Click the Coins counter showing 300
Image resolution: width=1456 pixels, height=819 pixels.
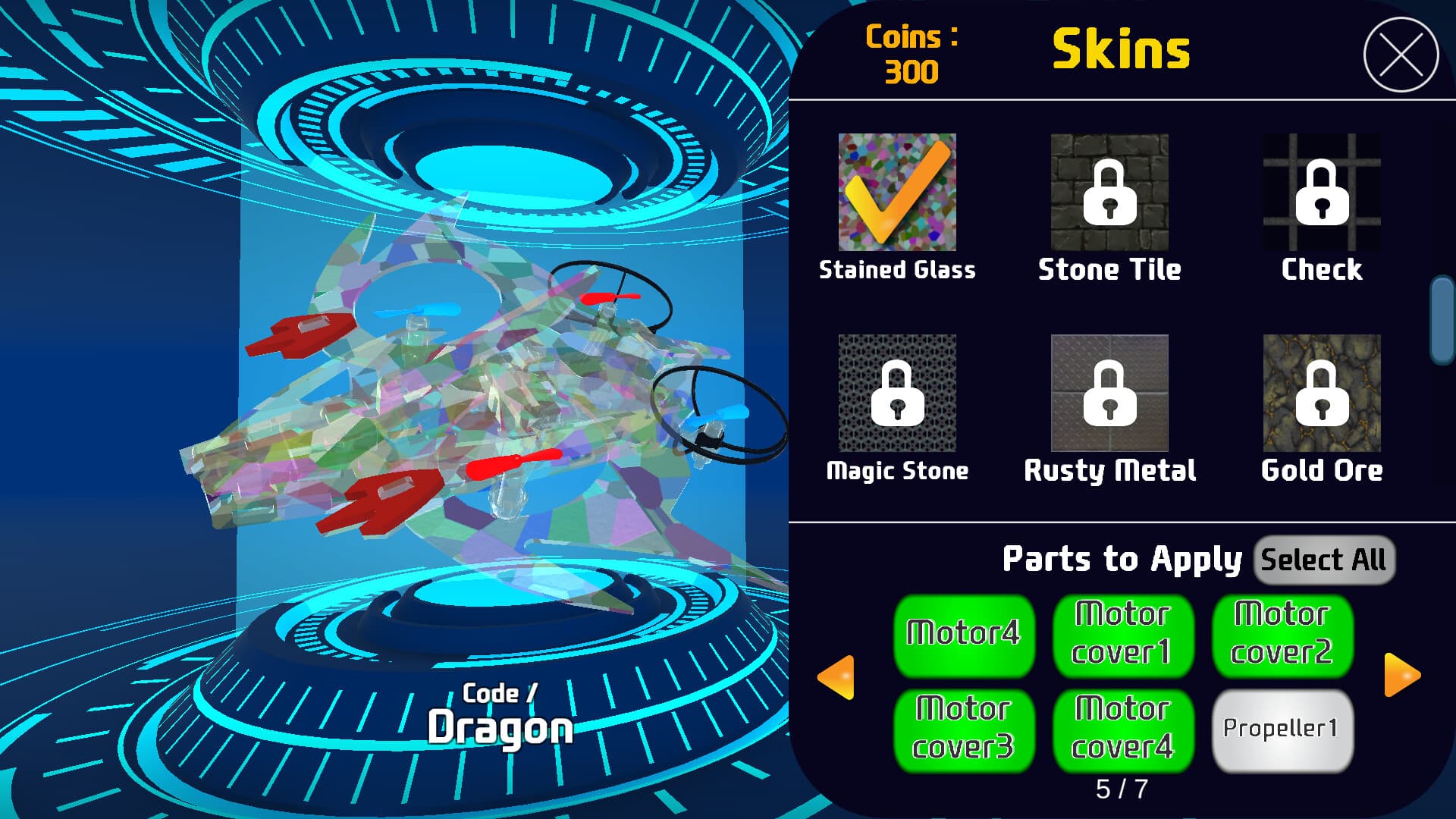coord(912,55)
